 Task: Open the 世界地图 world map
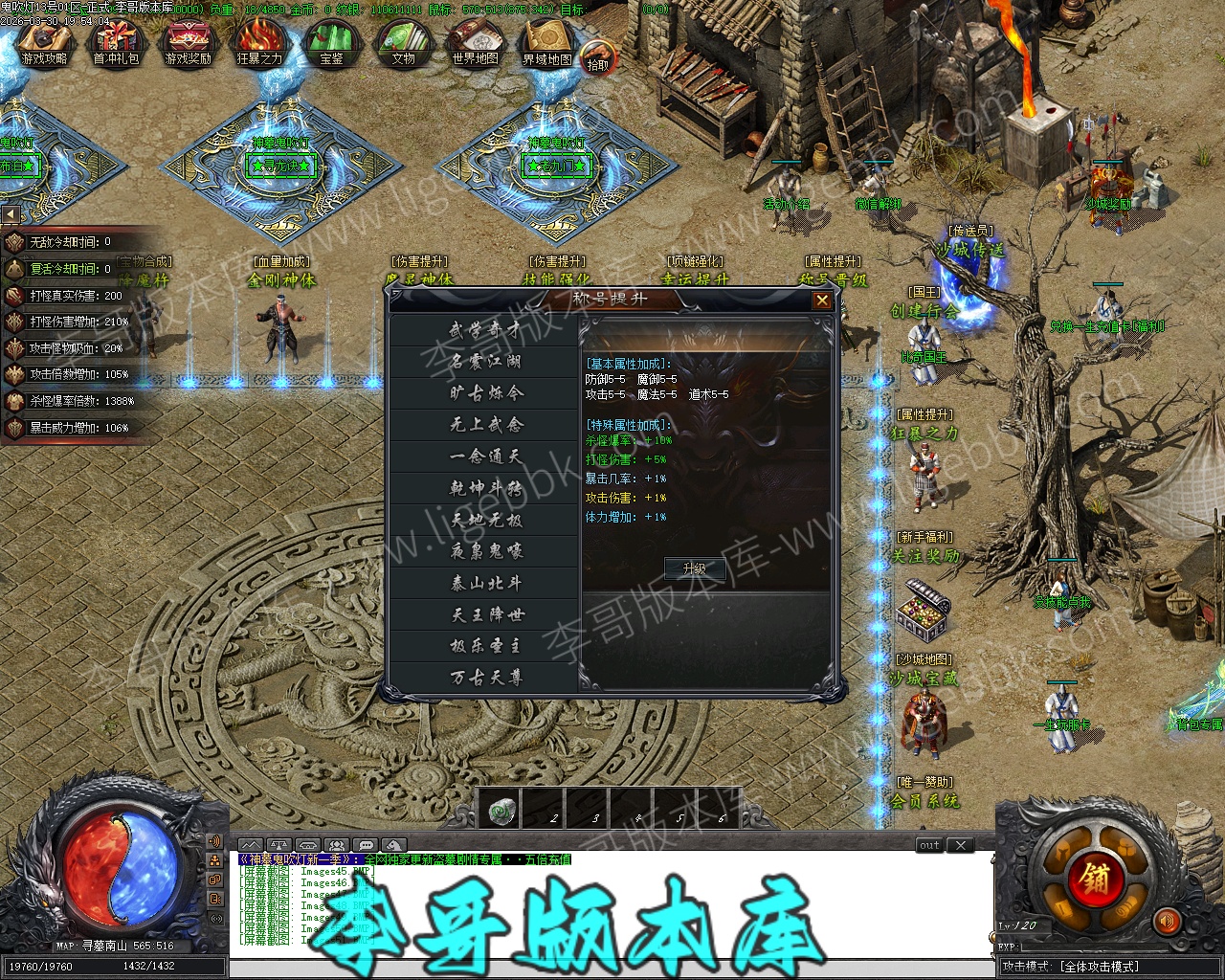click(476, 44)
